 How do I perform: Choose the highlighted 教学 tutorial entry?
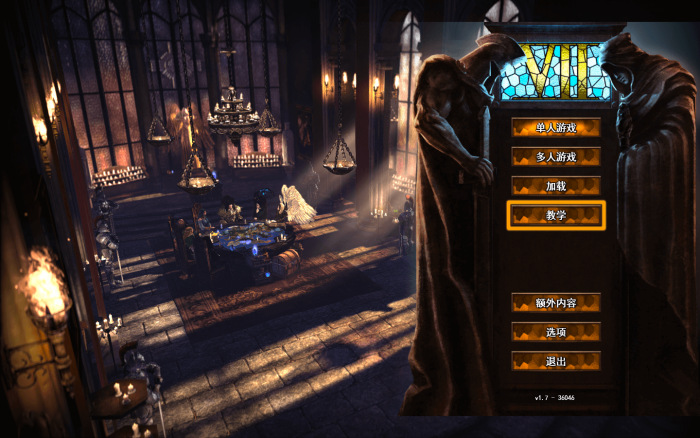point(556,215)
